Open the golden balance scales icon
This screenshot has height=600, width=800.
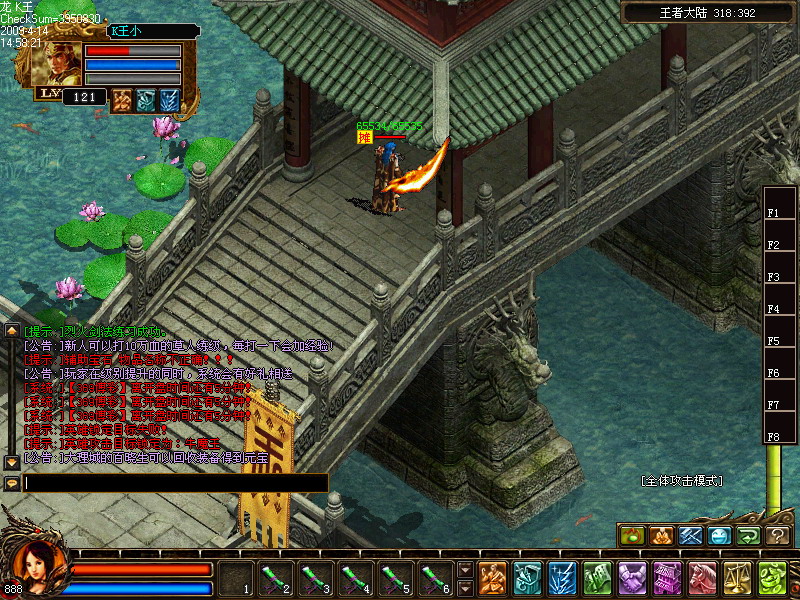pyautogui.click(x=737, y=578)
